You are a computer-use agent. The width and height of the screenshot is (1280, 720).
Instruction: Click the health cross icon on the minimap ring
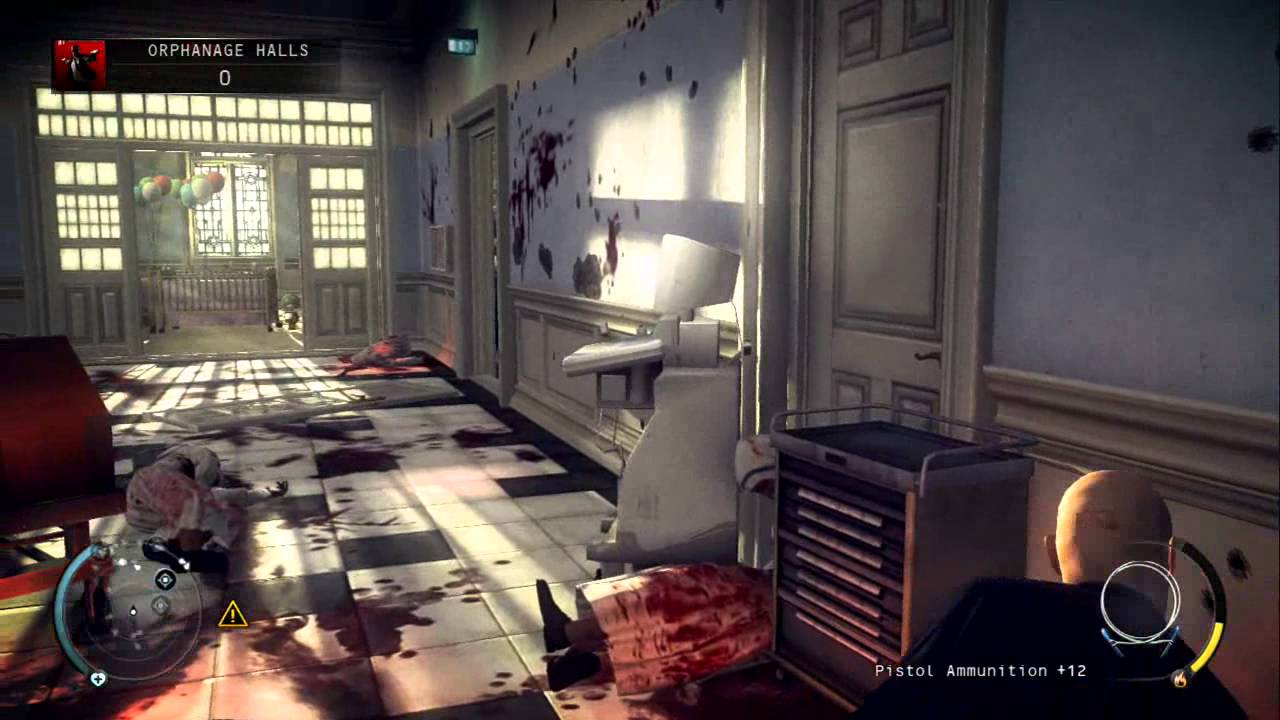coord(97,679)
